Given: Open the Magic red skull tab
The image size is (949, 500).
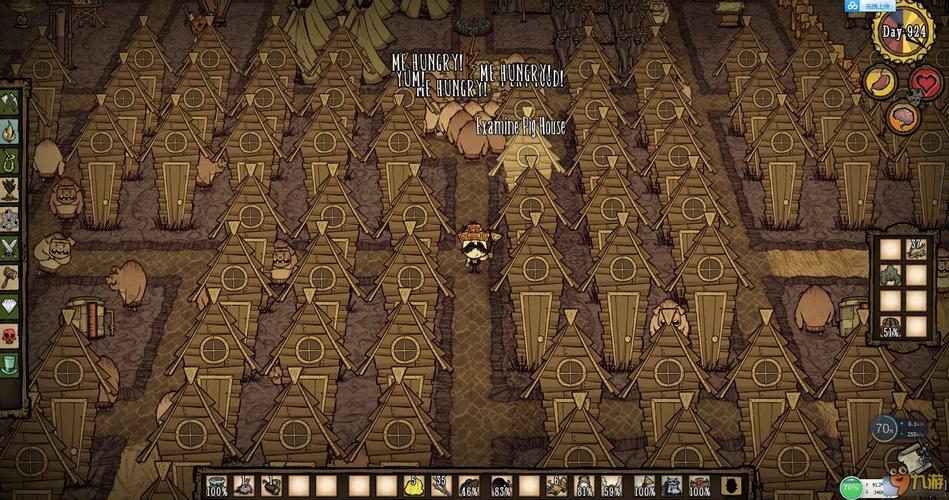Looking at the screenshot, I should pyautogui.click(x=10, y=334).
